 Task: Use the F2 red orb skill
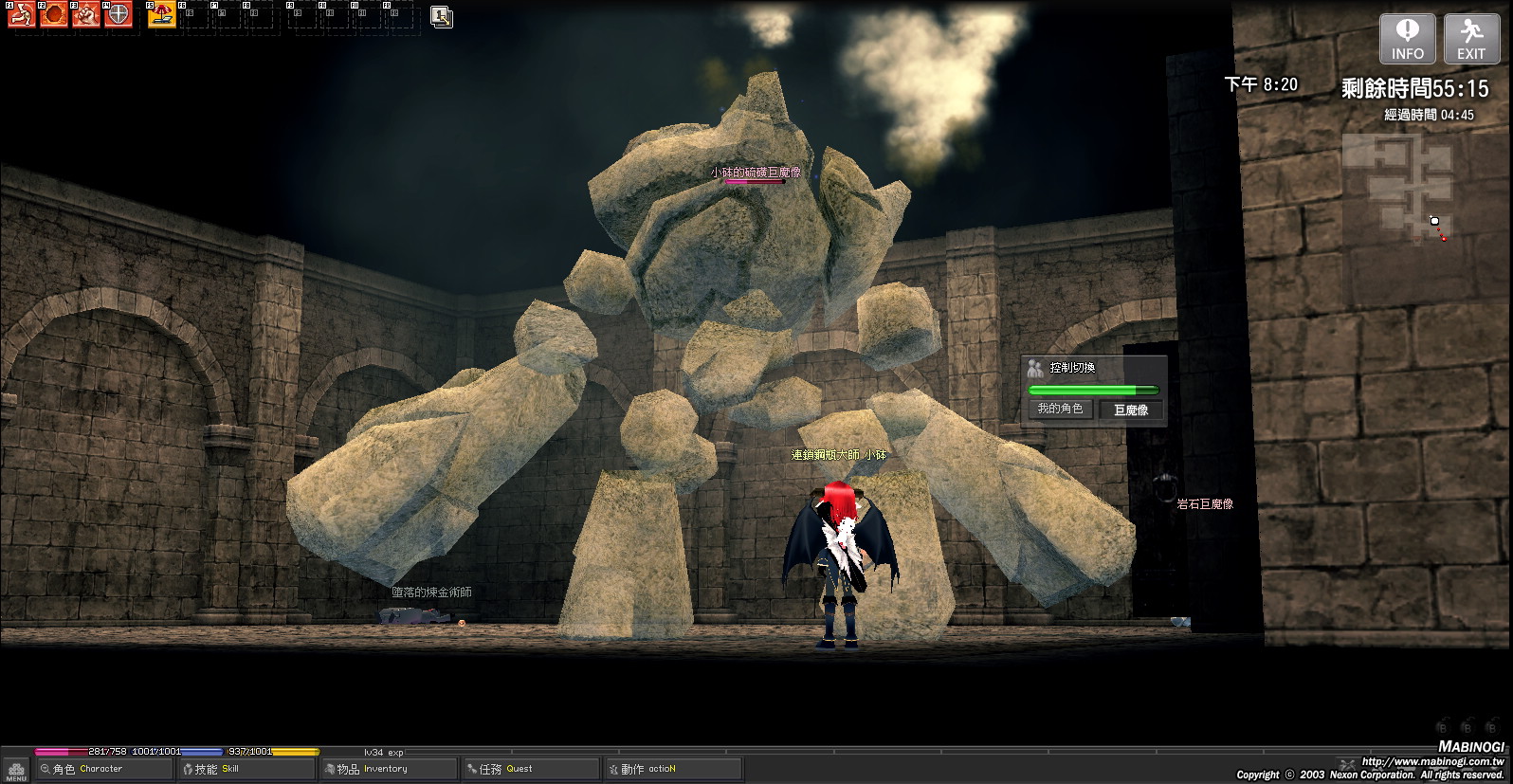click(54, 15)
